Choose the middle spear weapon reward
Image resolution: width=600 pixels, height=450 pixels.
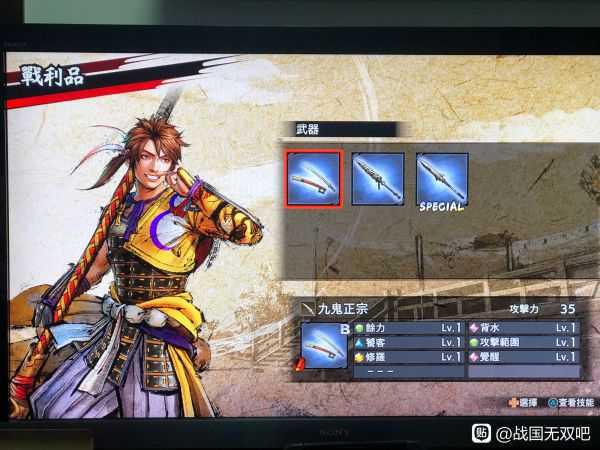pyautogui.click(x=377, y=179)
